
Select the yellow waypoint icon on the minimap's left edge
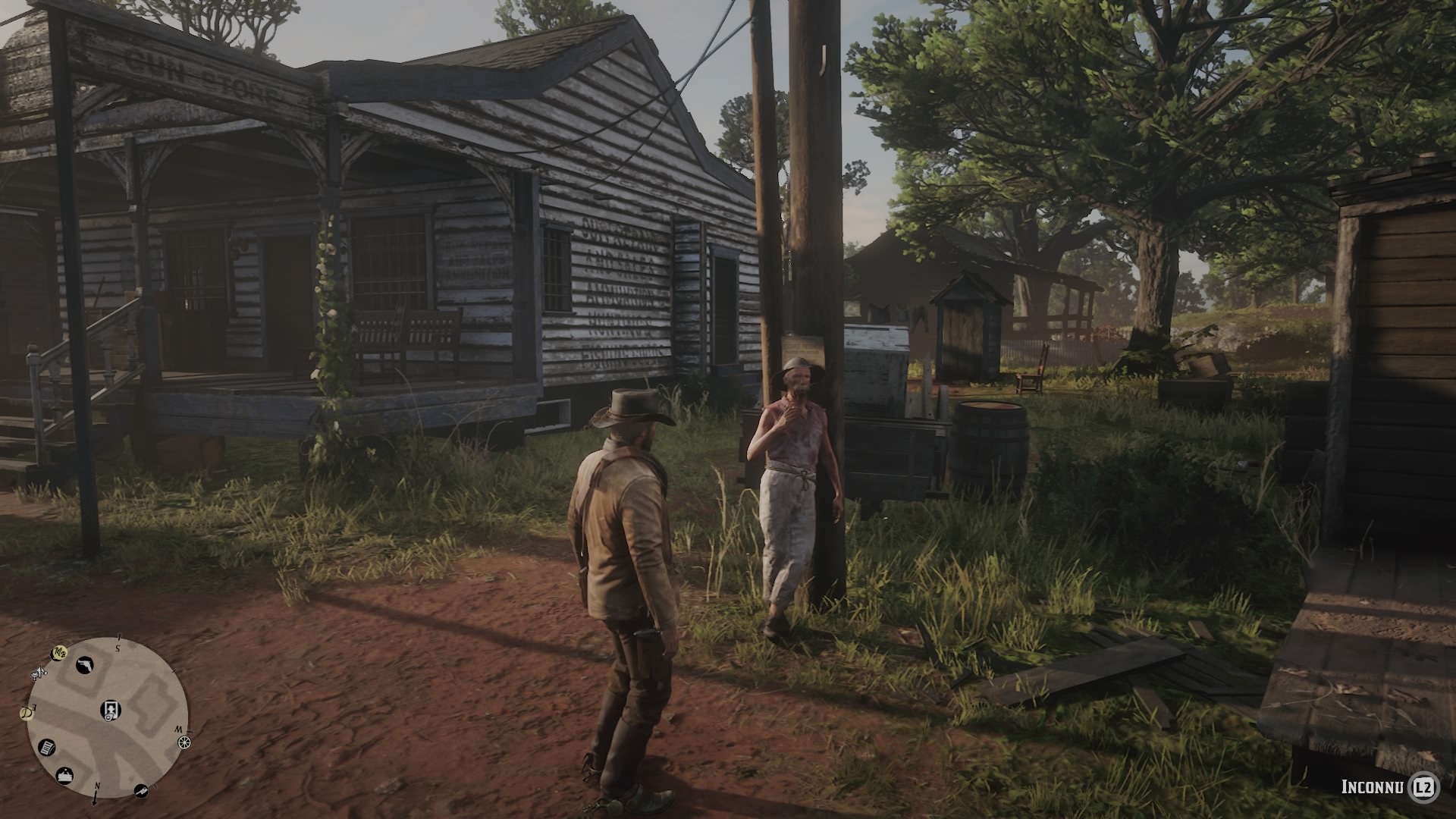pos(26,711)
